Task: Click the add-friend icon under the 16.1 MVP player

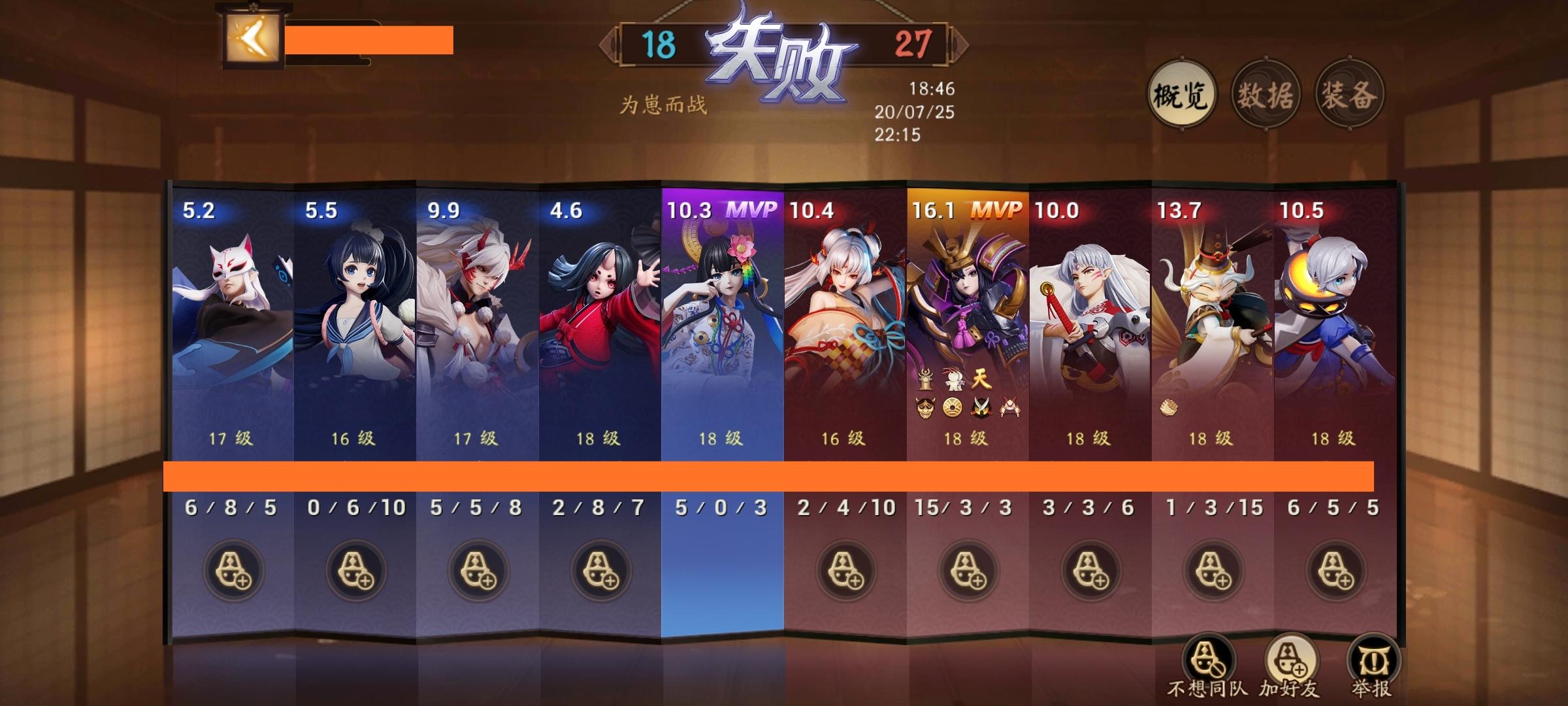Action: [968, 571]
